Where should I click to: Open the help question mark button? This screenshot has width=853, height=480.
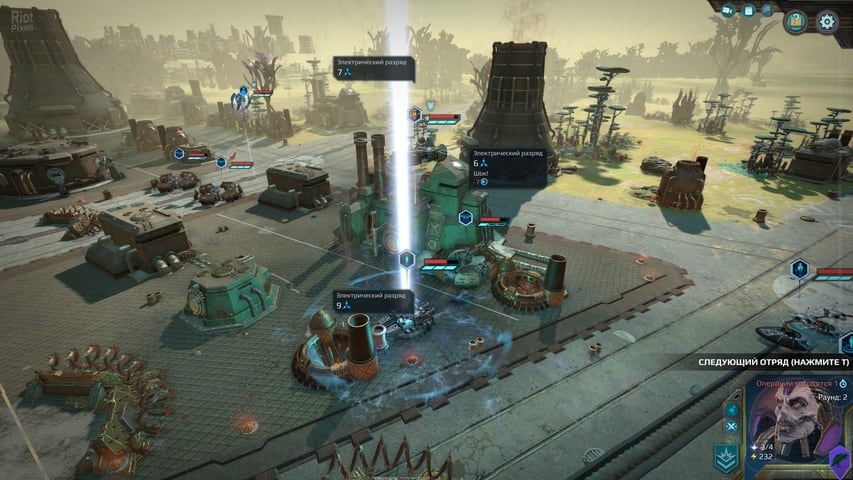pos(796,21)
